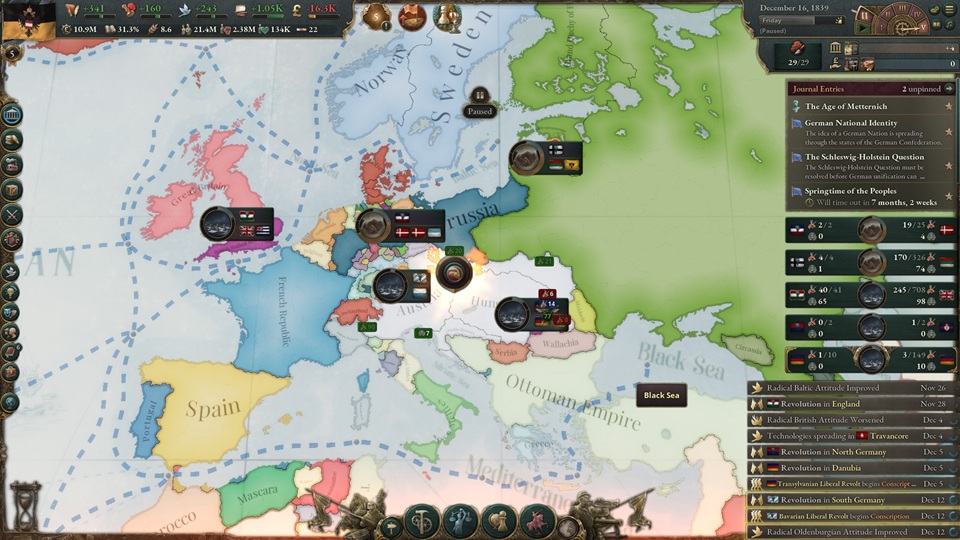Open the military lens with cavalry rider
This screenshot has width=960, height=540.
537,521
